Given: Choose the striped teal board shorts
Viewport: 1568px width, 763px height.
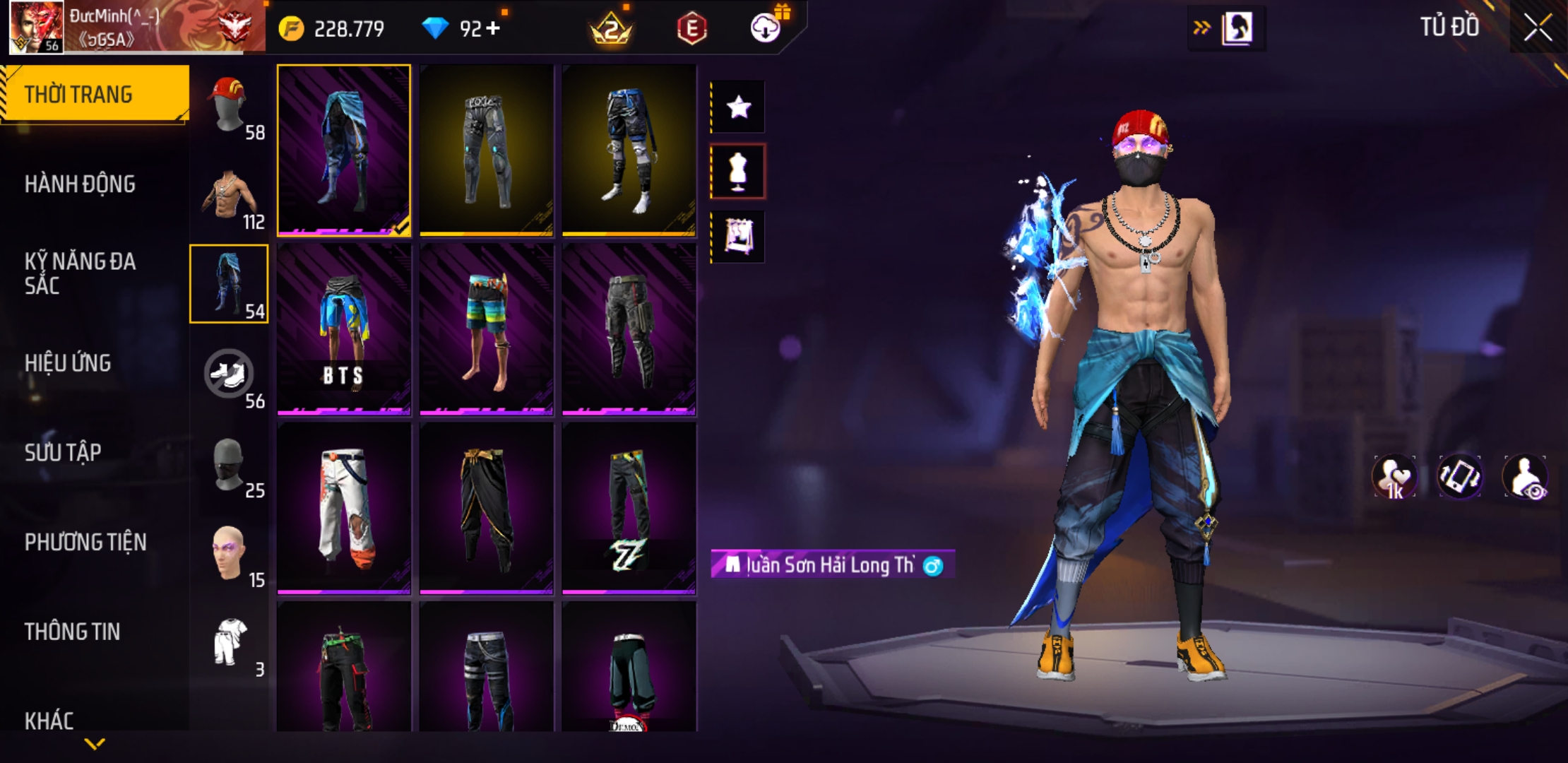Looking at the screenshot, I should coord(487,329).
